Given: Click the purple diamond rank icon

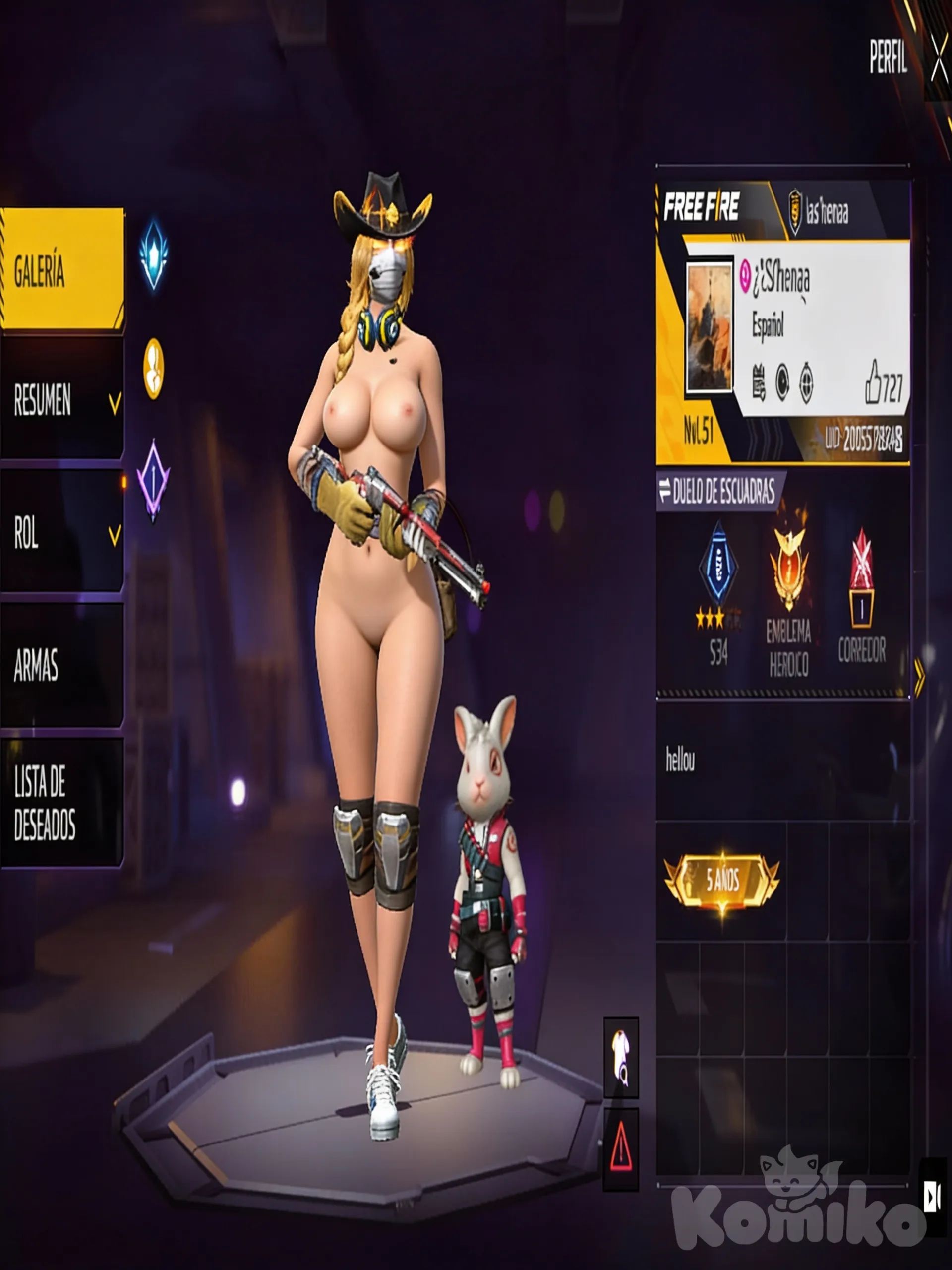Looking at the screenshot, I should point(153,480).
